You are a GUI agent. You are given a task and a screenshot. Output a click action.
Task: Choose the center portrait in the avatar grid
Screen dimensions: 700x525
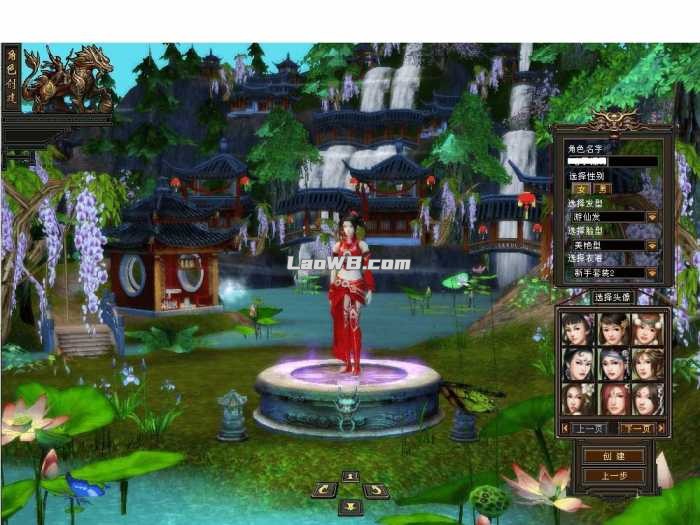612,364
